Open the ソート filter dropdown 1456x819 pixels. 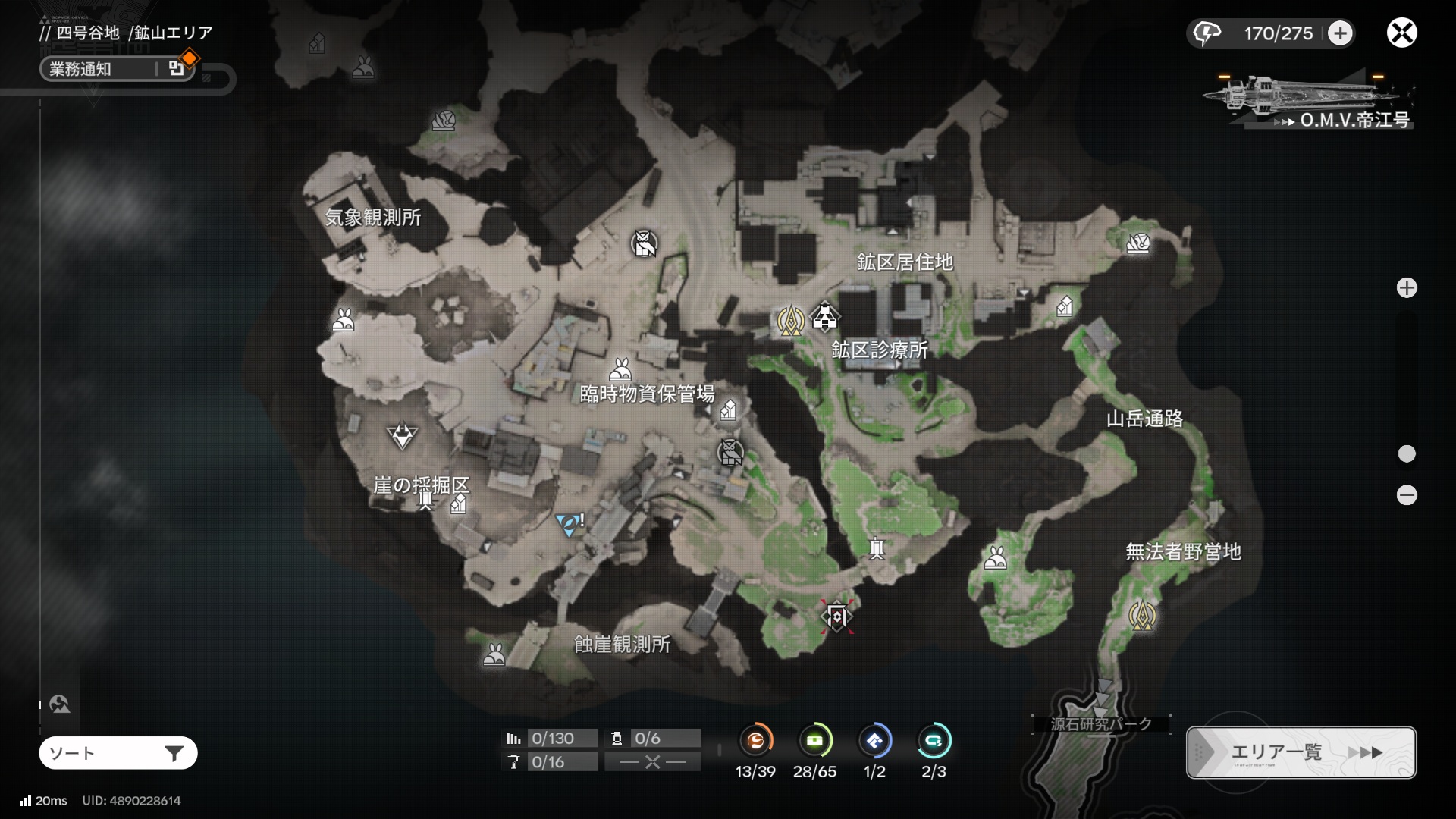tap(118, 753)
